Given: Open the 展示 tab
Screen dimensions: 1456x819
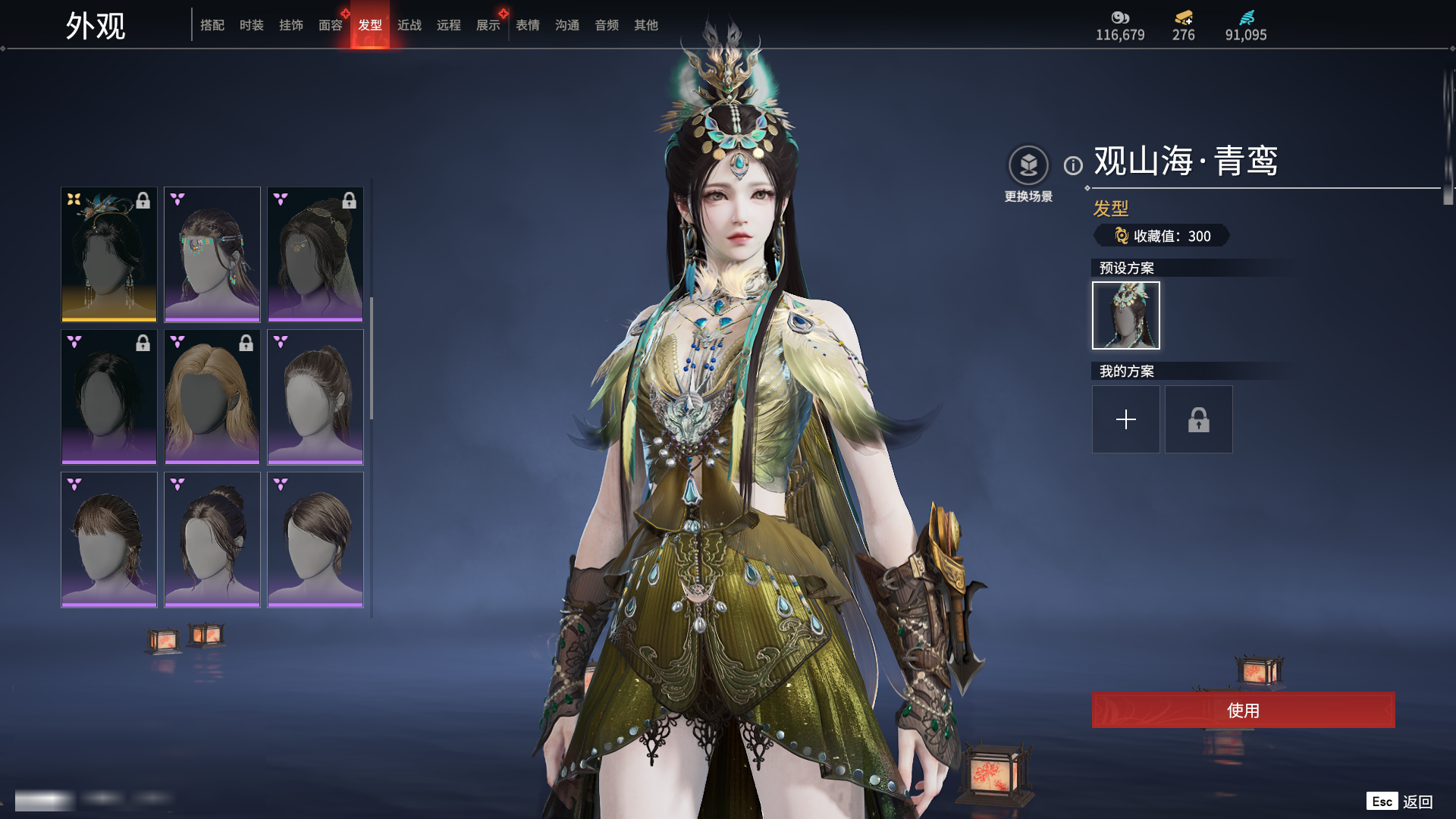Looking at the screenshot, I should coord(488,25).
